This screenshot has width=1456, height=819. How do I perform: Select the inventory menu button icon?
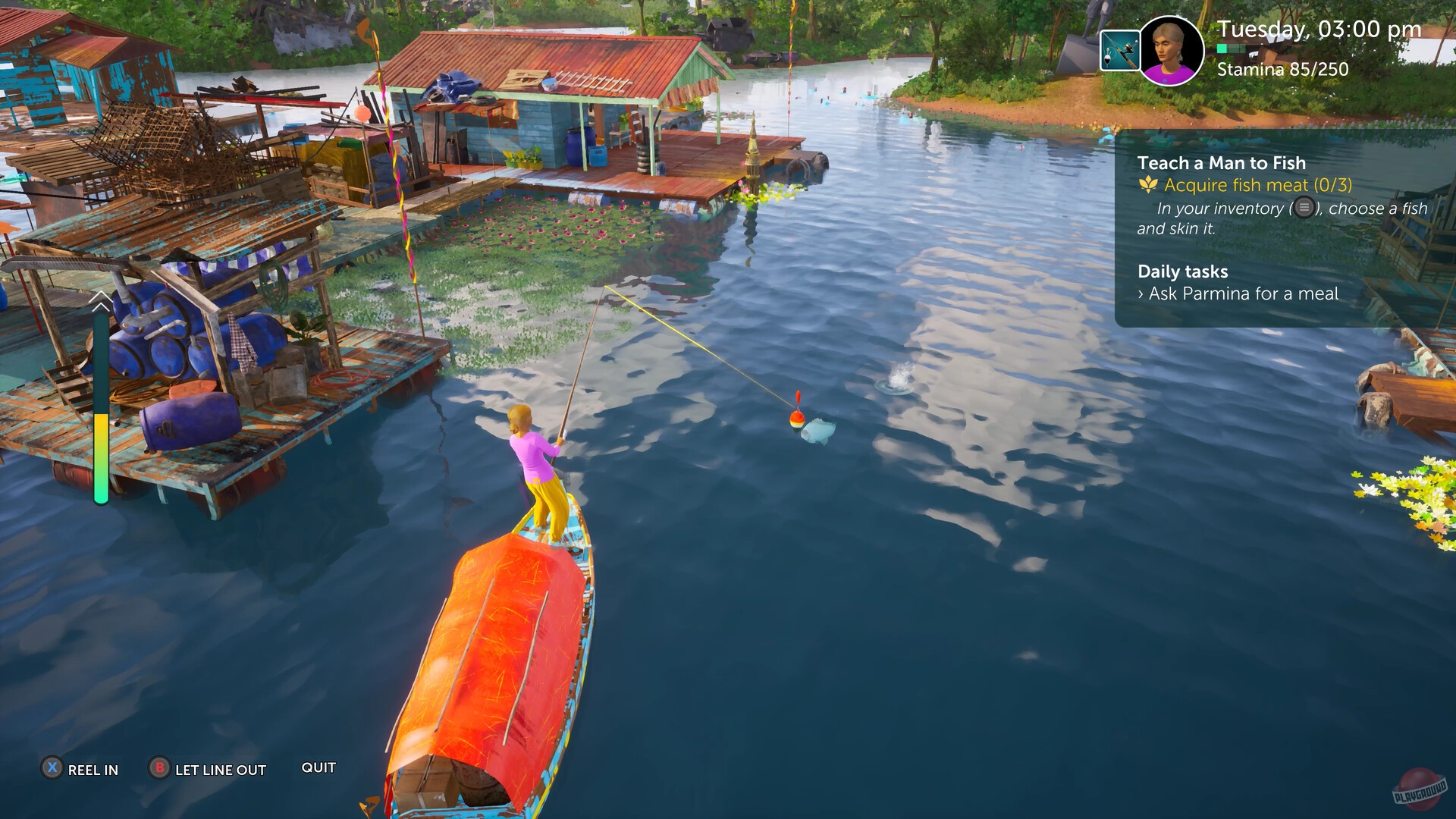1303,207
